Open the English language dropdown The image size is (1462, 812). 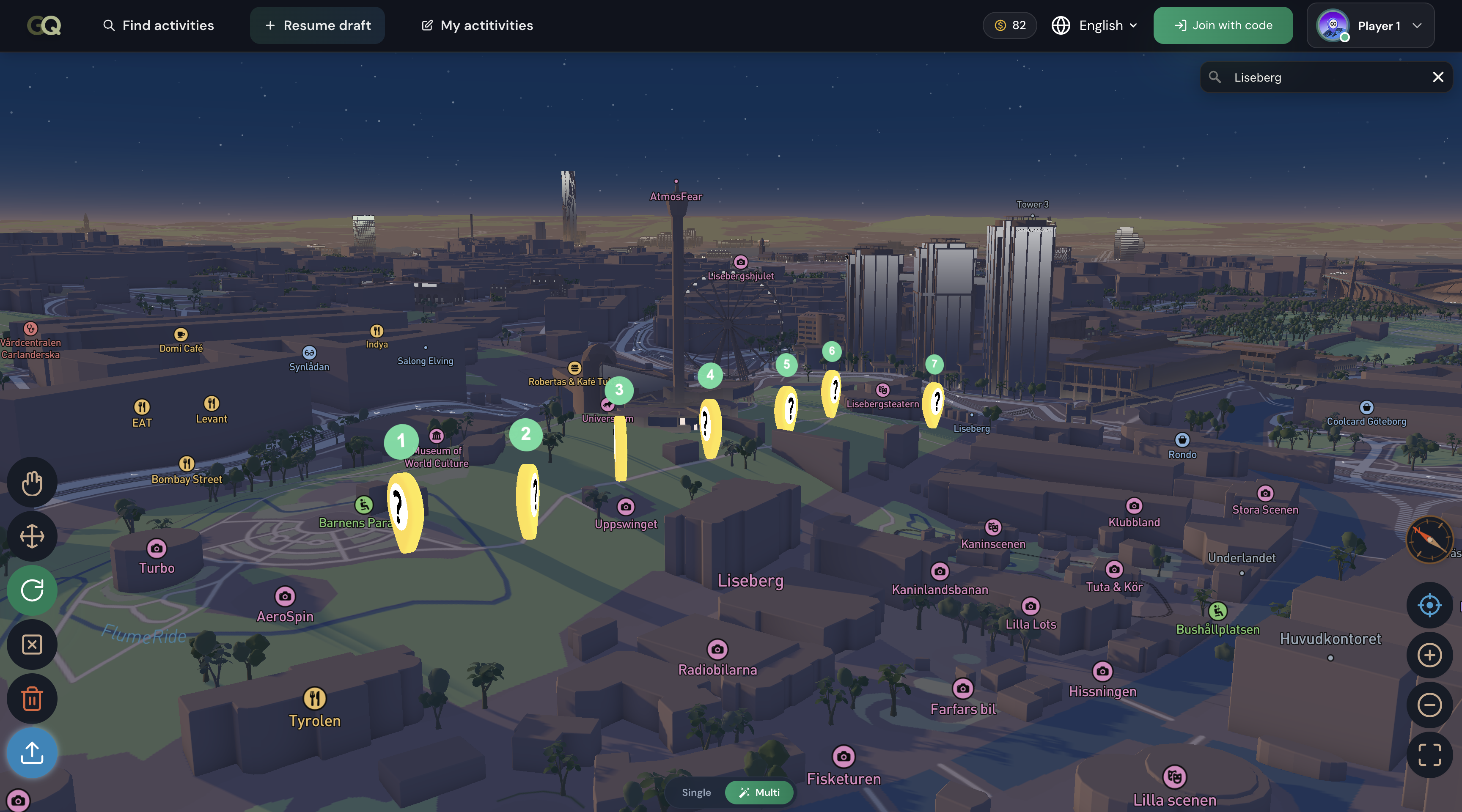point(1095,25)
